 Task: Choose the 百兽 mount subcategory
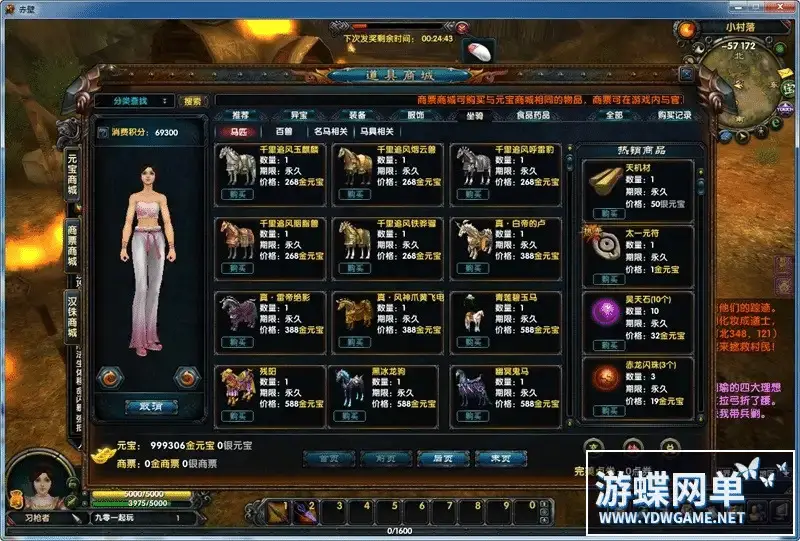click(284, 131)
